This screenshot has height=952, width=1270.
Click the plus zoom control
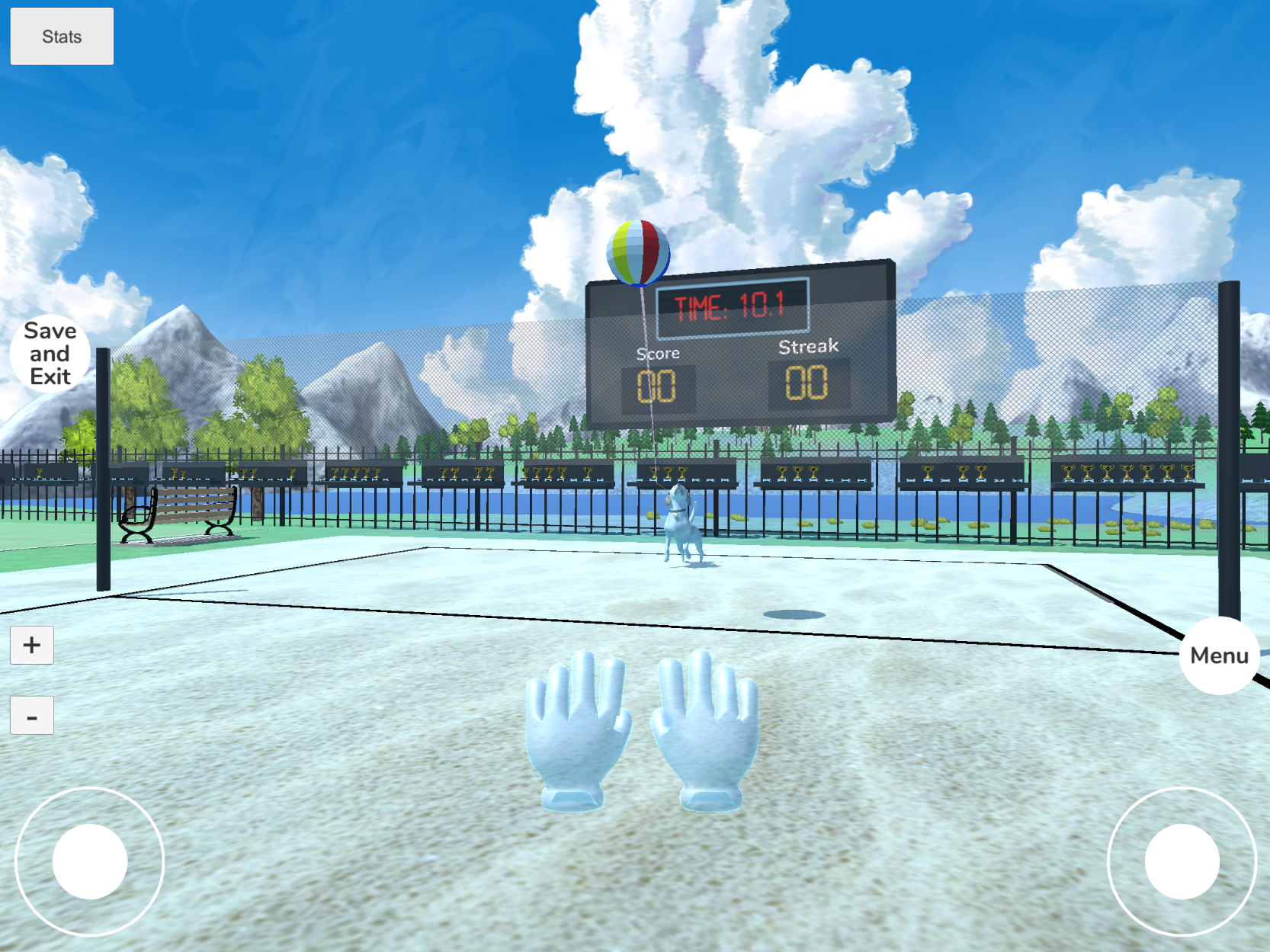tap(31, 644)
